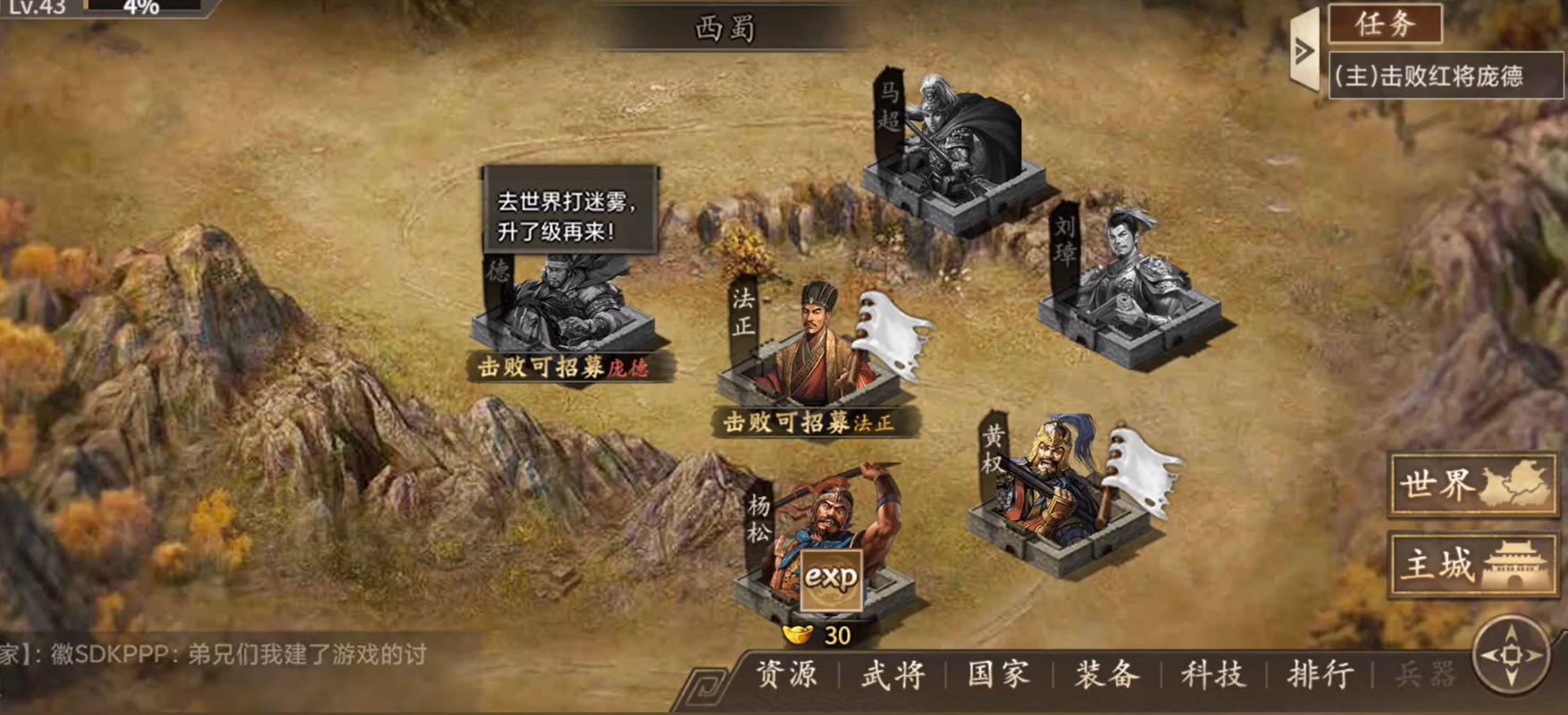This screenshot has height=715, width=1568.
Task: Click the exp icon above 杨松
Action: [x=832, y=579]
